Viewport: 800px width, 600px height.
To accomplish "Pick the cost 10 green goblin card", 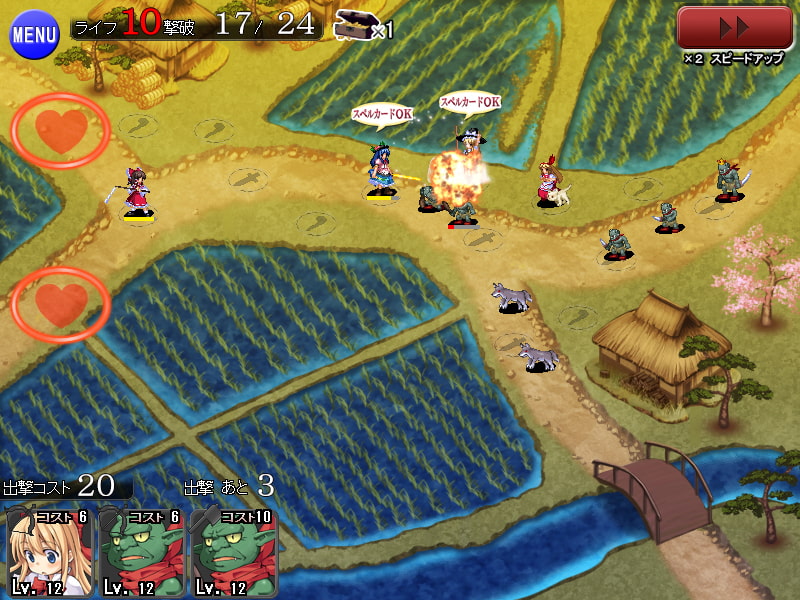I will (x=234, y=552).
